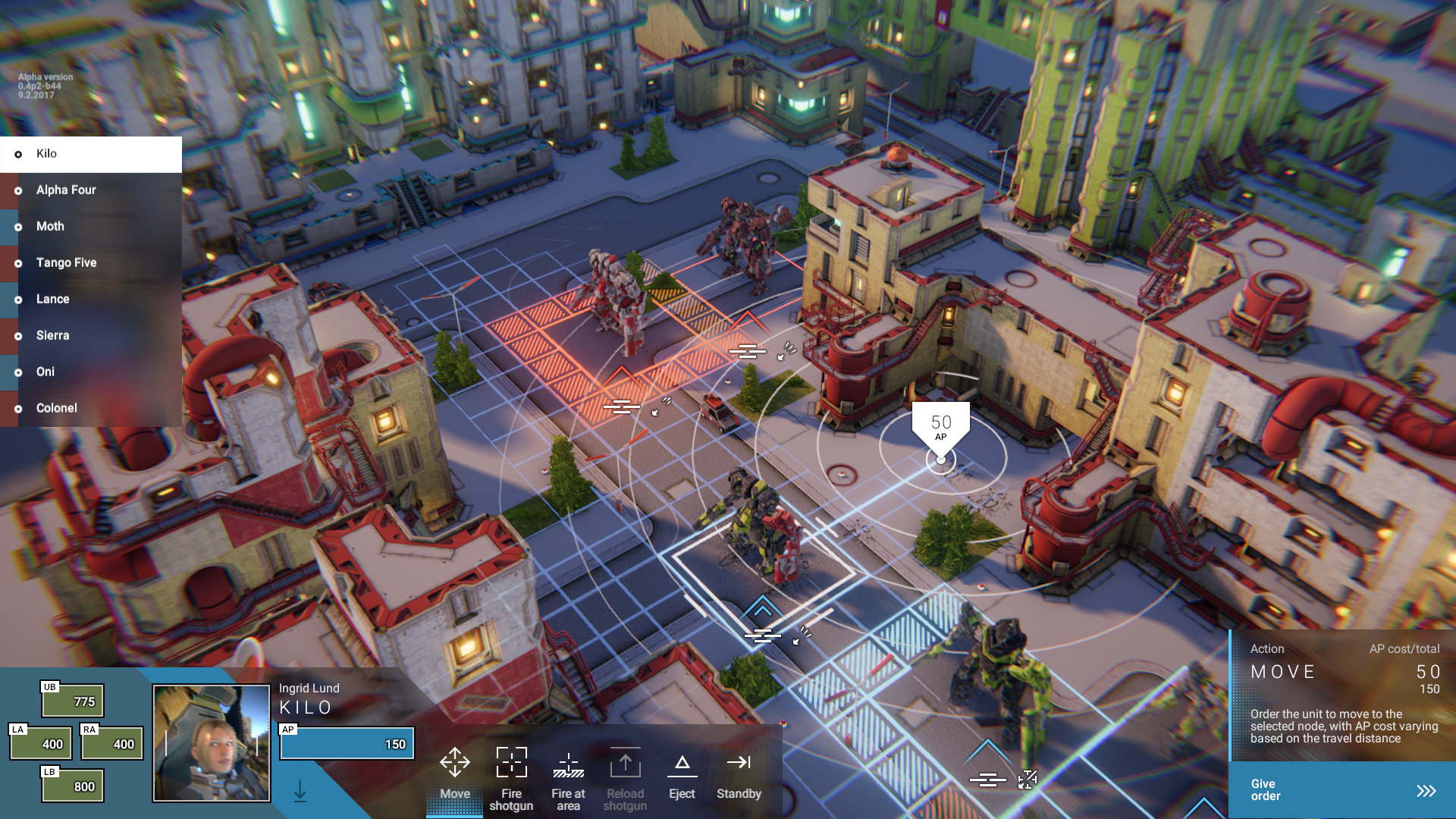Select the Sierra unit entry
This screenshot has width=1456, height=819.
[x=91, y=336]
